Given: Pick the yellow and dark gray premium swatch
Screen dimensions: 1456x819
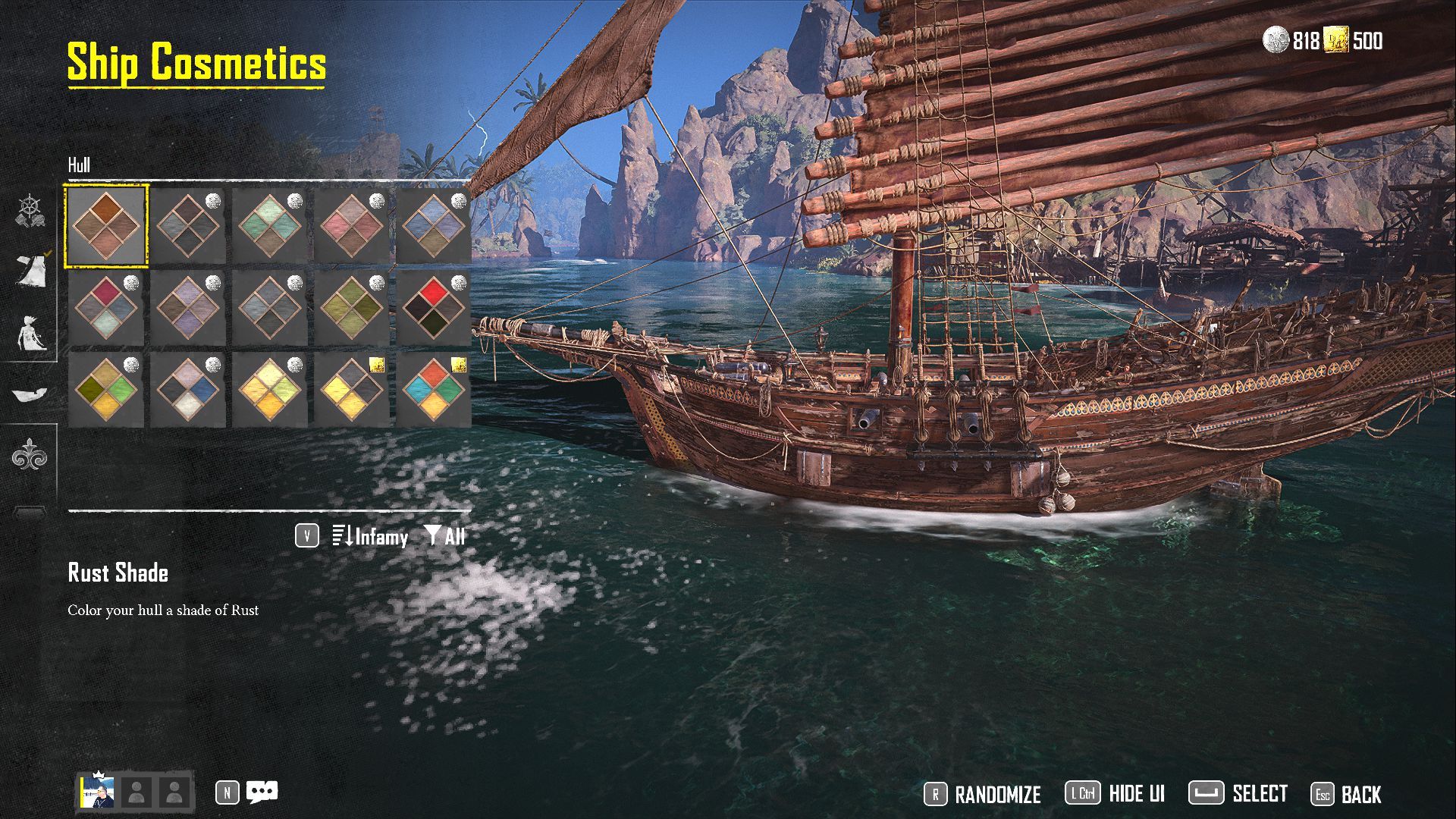Looking at the screenshot, I should 352,389.
